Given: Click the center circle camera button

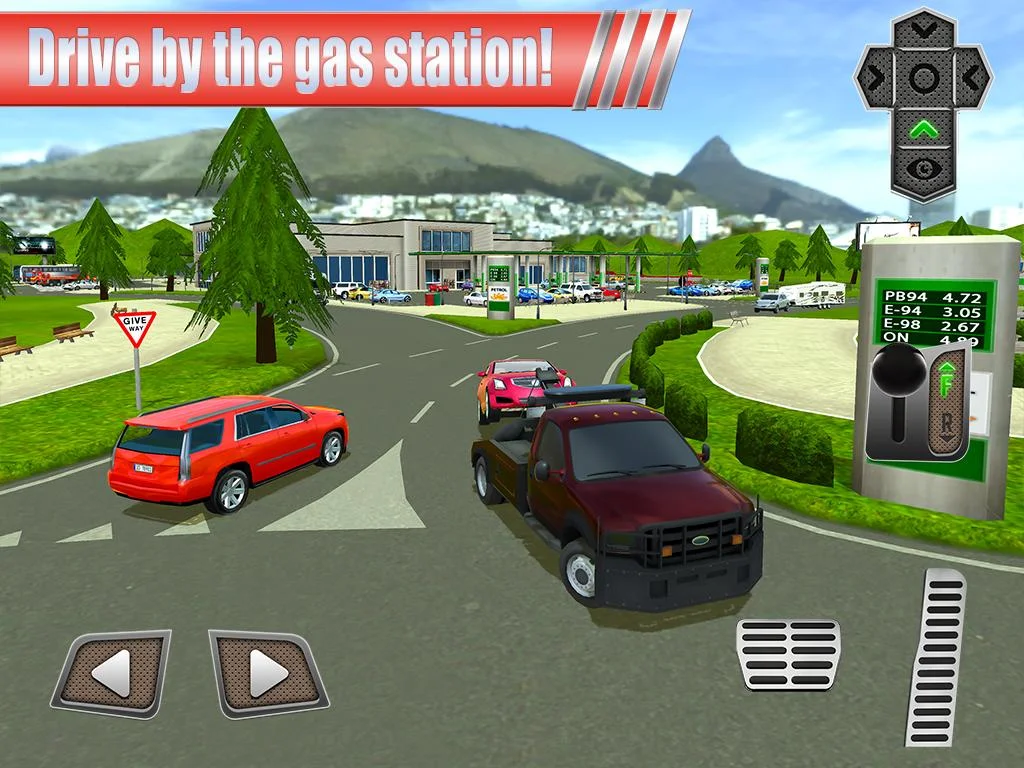Looking at the screenshot, I should pyautogui.click(x=923, y=77).
